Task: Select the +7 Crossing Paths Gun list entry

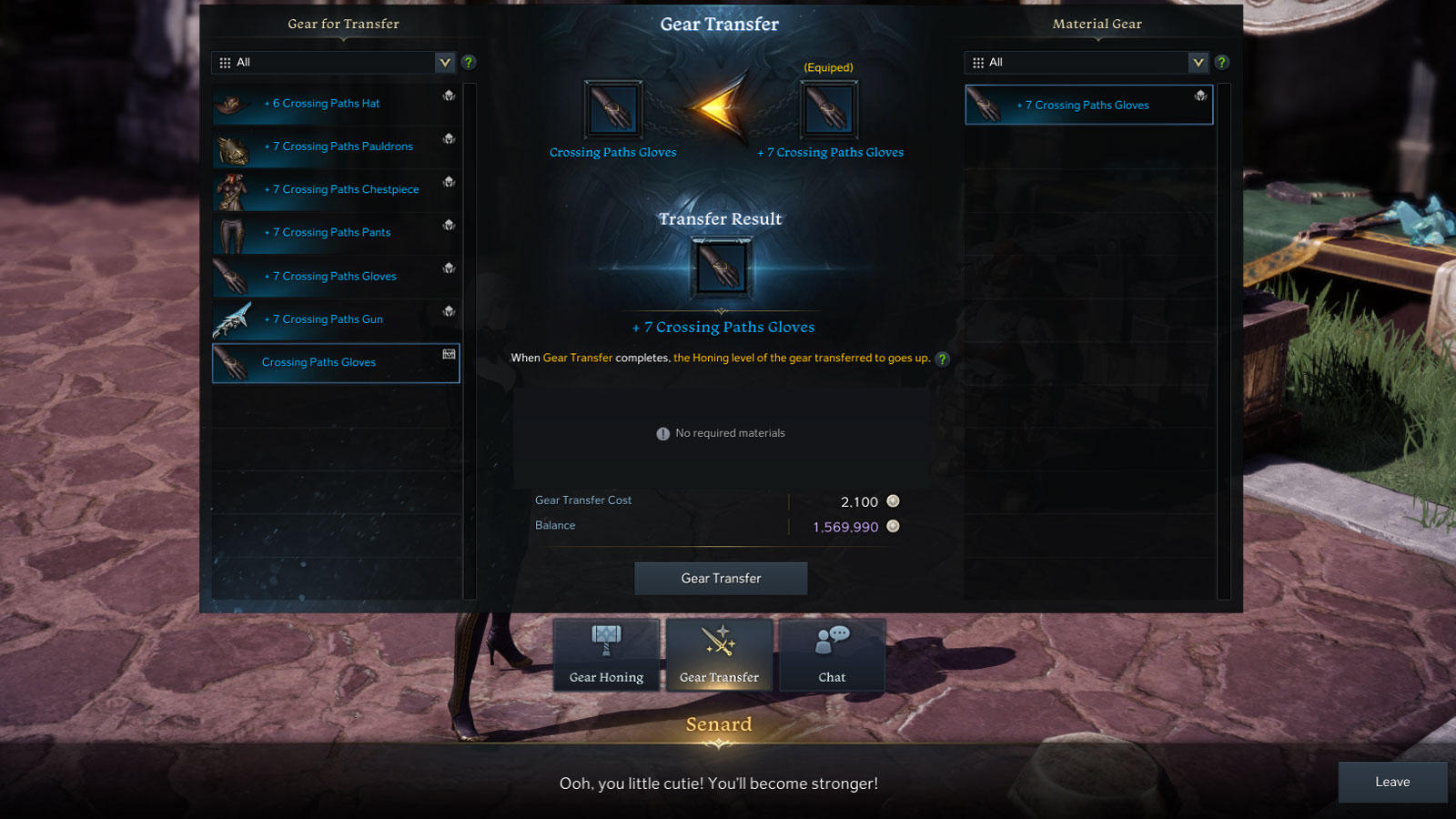Action: (x=336, y=319)
